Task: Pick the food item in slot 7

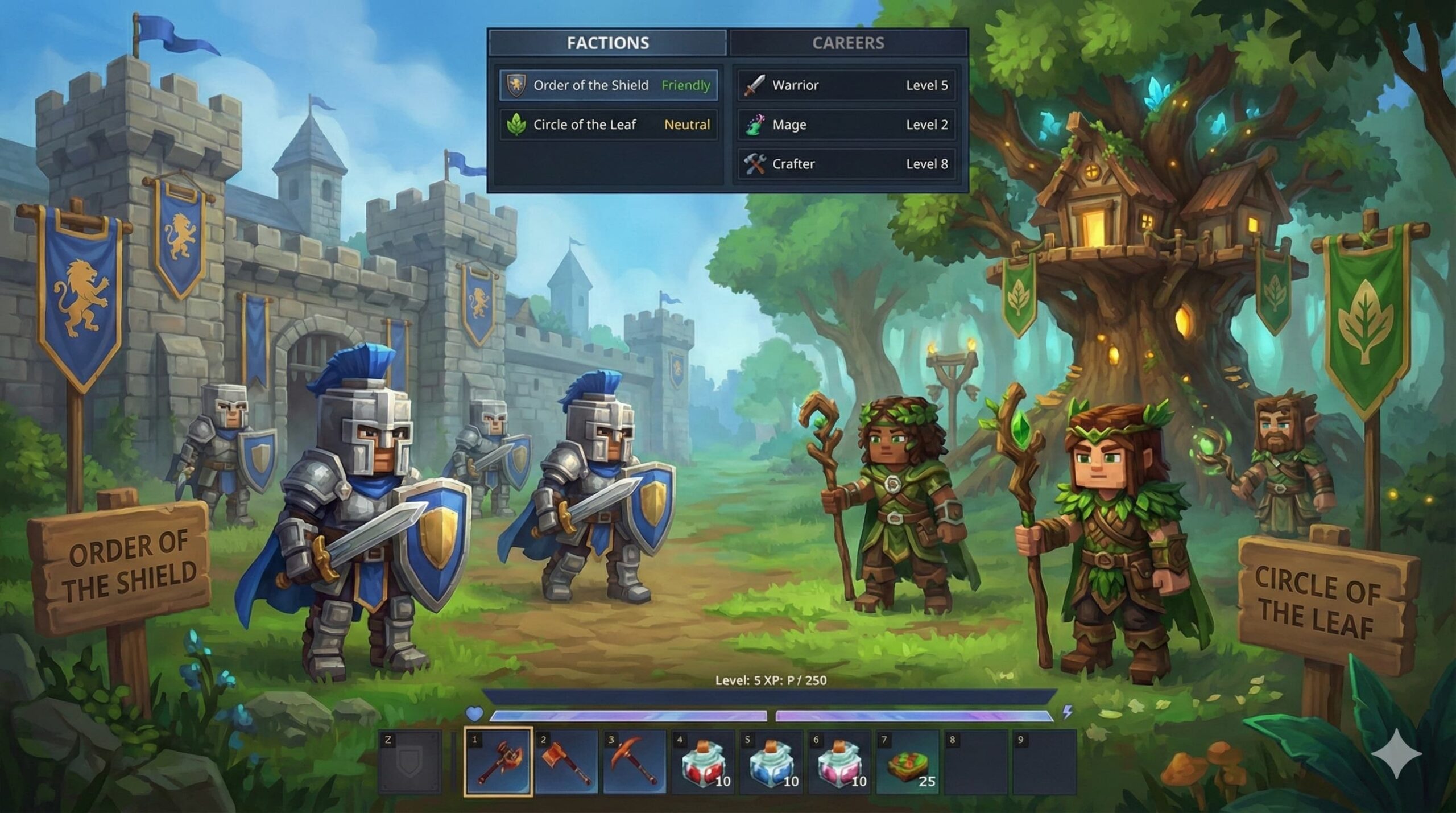Action: coord(908,762)
